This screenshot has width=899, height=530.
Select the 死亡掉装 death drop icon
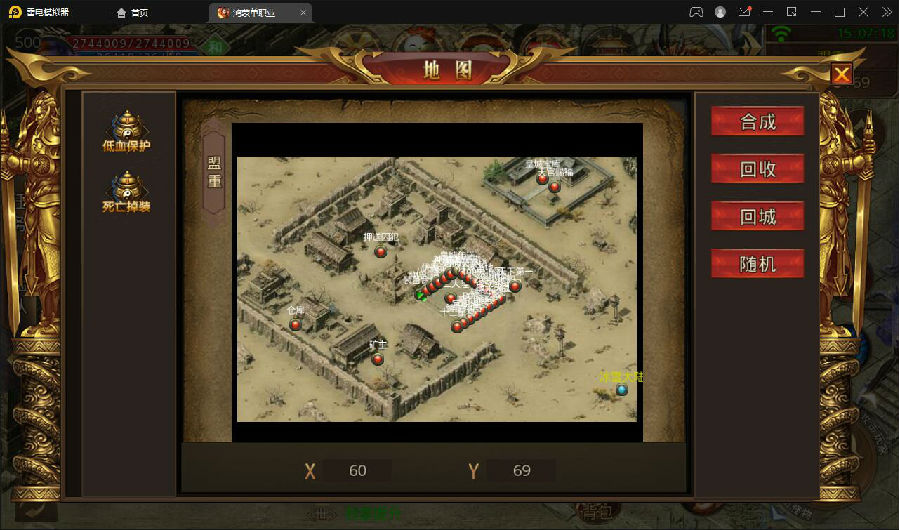126,192
